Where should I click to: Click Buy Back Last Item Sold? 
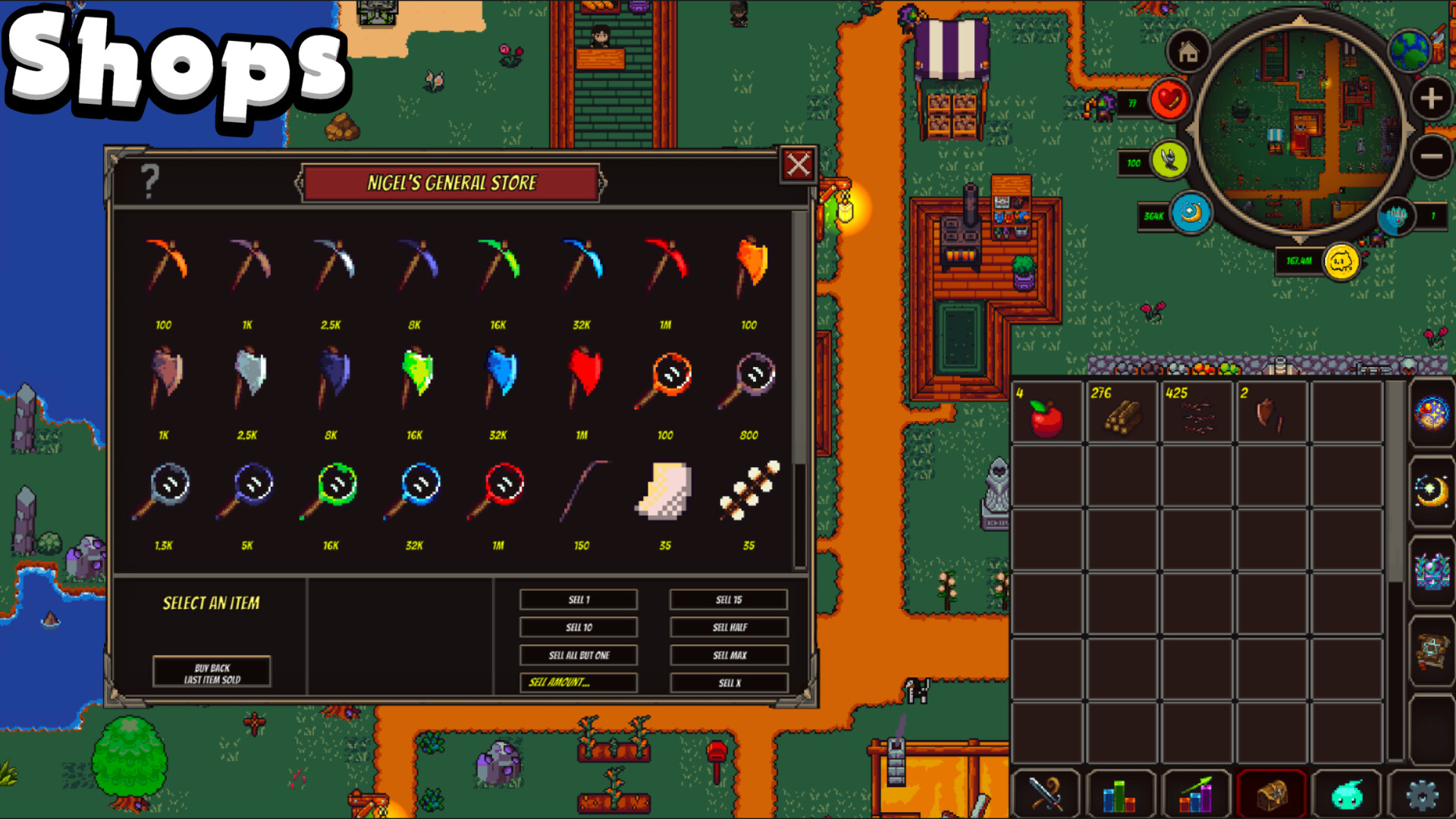pyautogui.click(x=212, y=673)
